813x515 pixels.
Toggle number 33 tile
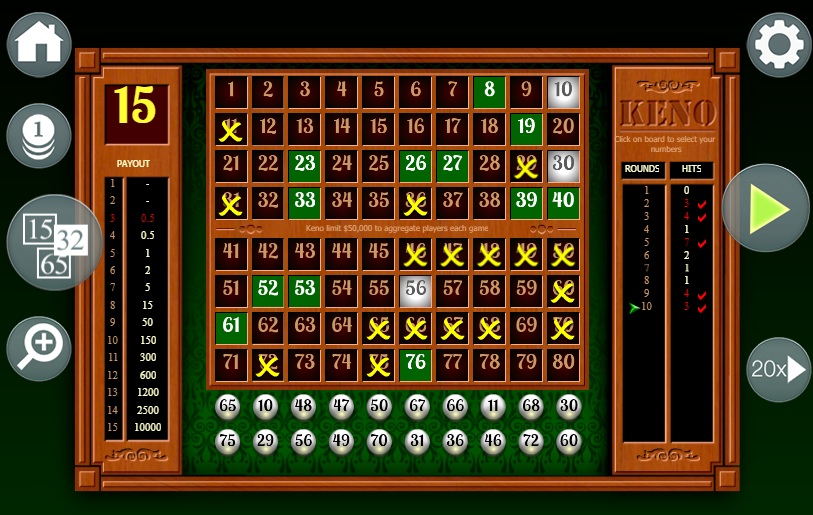[305, 202]
